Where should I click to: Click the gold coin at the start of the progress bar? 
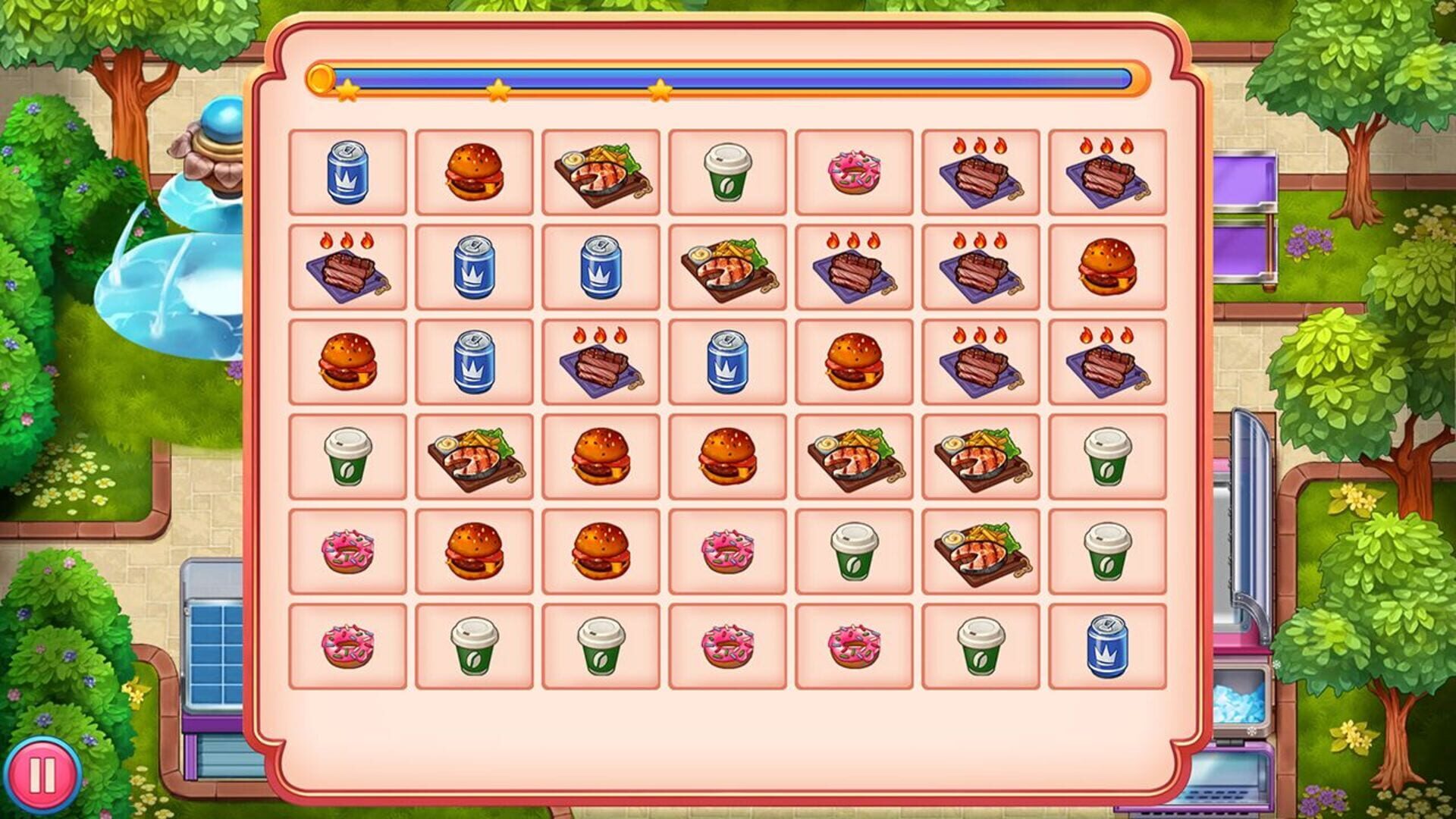pyautogui.click(x=322, y=78)
